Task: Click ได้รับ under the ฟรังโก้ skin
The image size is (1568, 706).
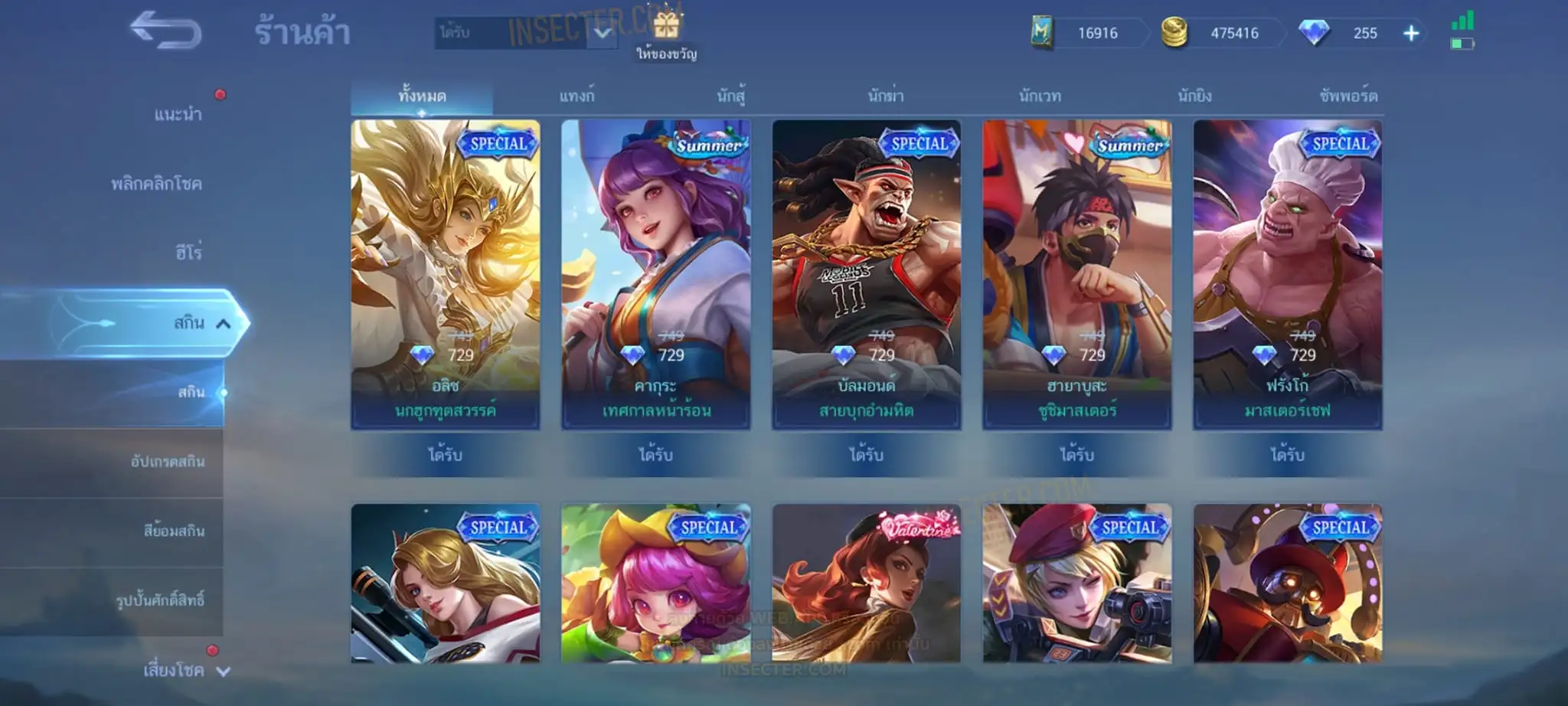Action: click(1287, 455)
